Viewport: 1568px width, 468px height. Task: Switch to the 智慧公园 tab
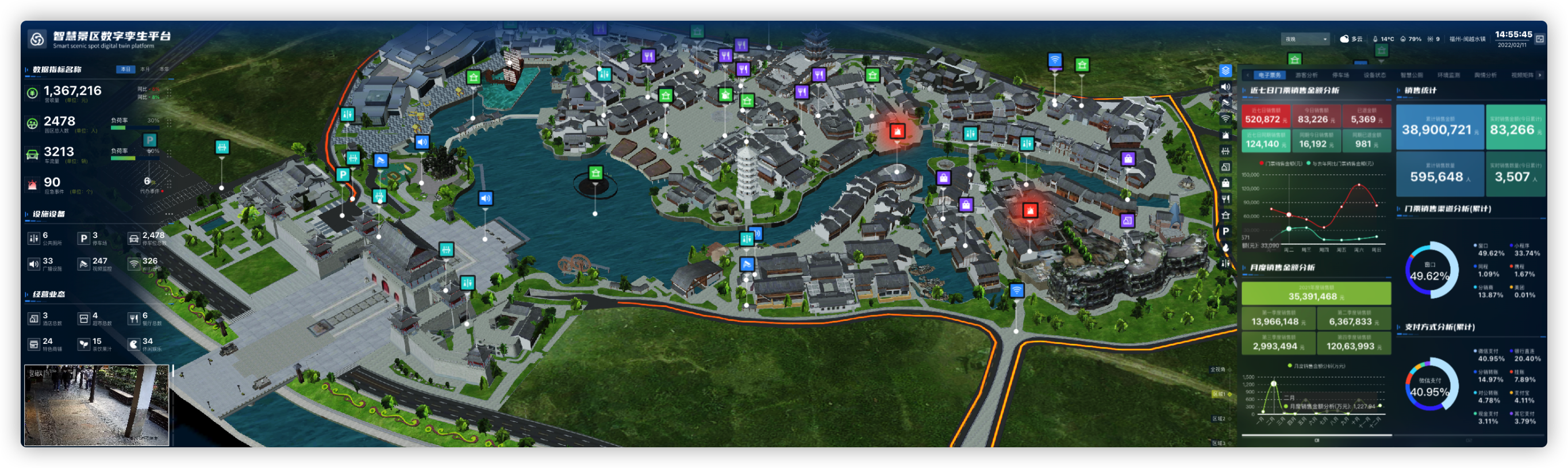tap(1412, 75)
